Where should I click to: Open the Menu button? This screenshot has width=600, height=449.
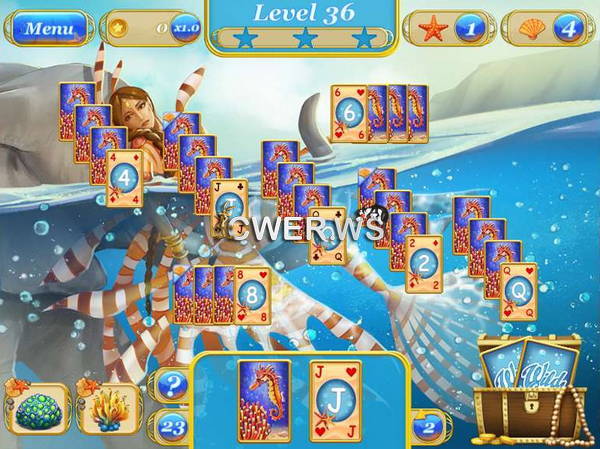48,28
